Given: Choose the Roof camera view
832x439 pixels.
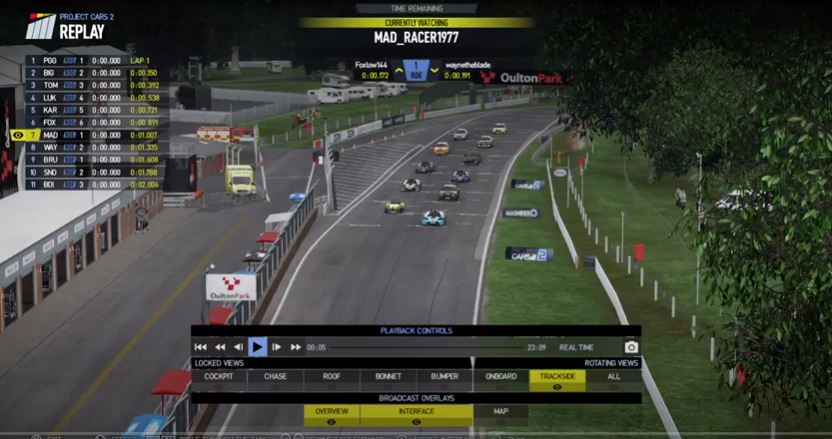Looking at the screenshot, I should [x=331, y=376].
